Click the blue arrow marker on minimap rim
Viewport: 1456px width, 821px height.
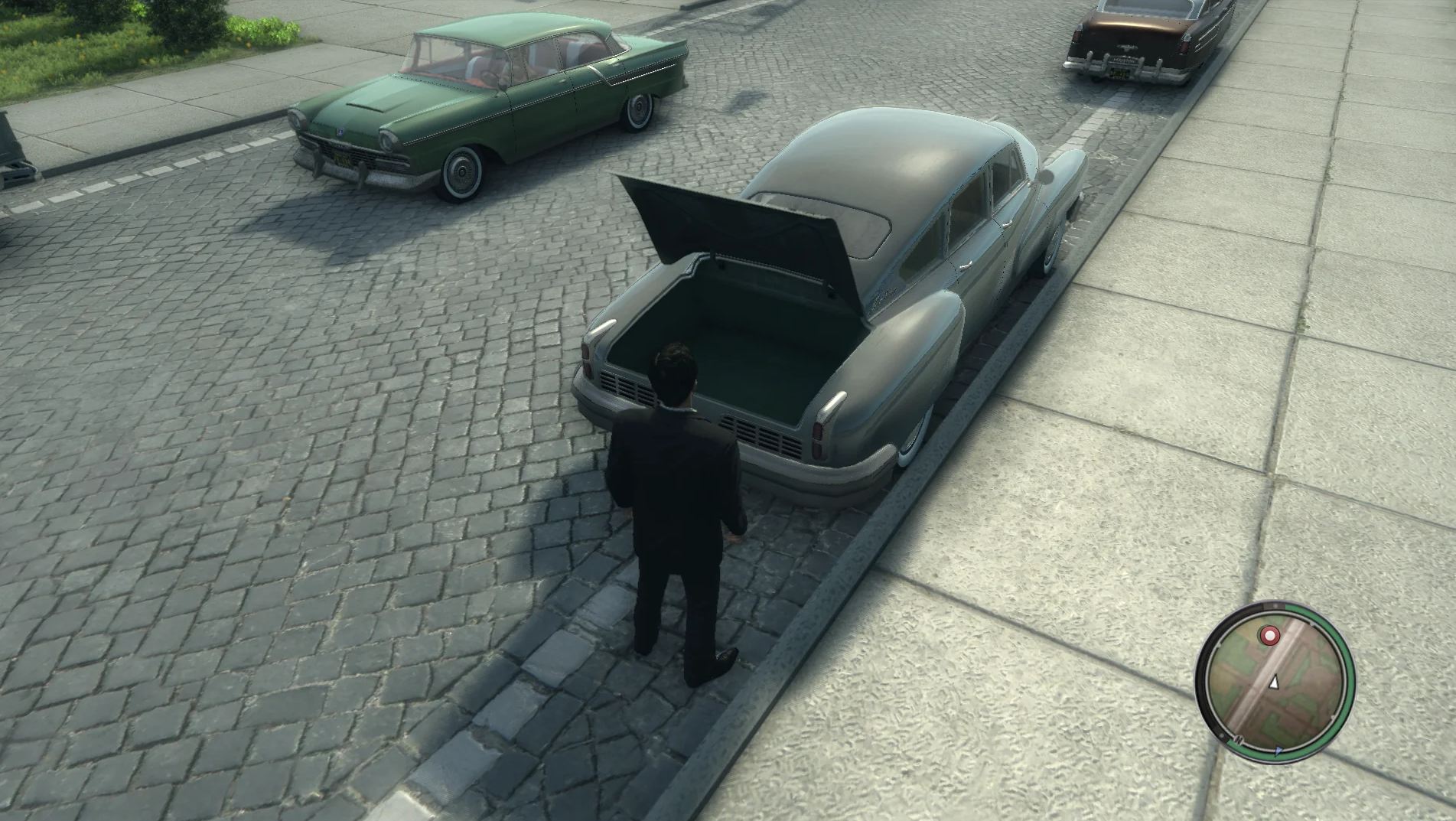click(1279, 751)
